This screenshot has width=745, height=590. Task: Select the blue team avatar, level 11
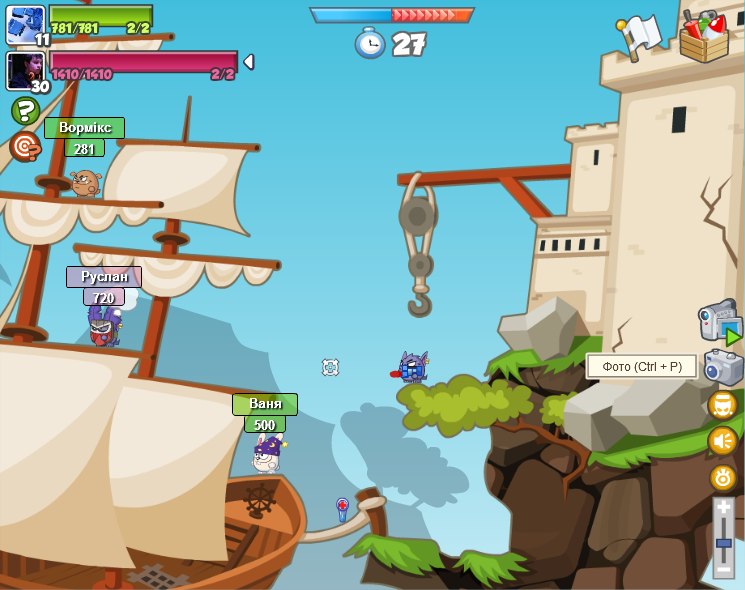(x=24, y=24)
